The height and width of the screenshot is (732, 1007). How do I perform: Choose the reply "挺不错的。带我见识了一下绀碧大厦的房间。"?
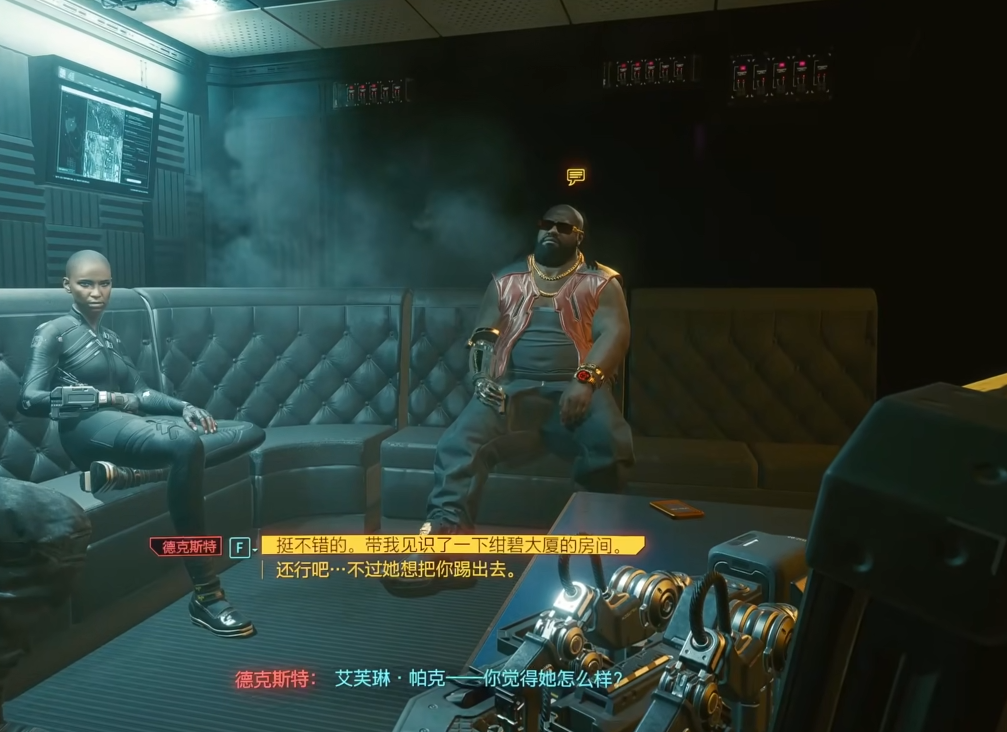(452, 546)
